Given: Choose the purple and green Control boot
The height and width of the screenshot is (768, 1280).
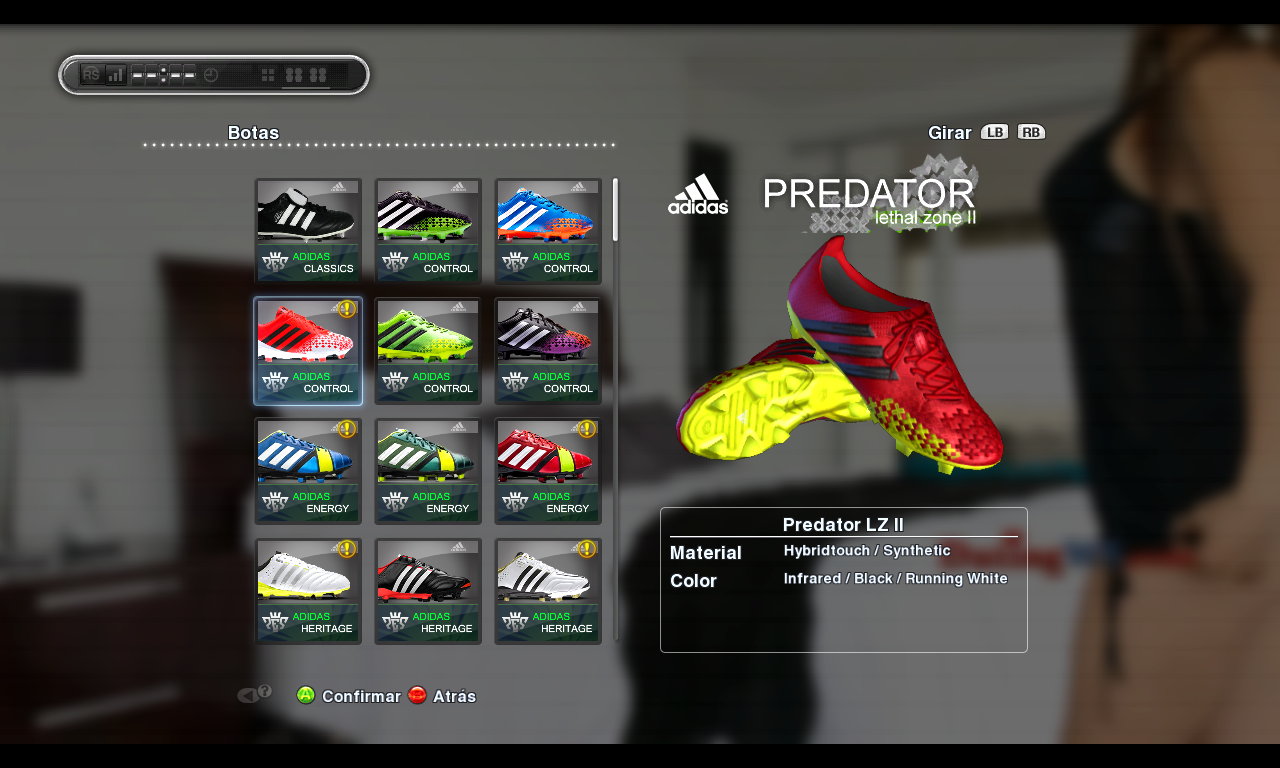Looking at the screenshot, I should tap(428, 231).
